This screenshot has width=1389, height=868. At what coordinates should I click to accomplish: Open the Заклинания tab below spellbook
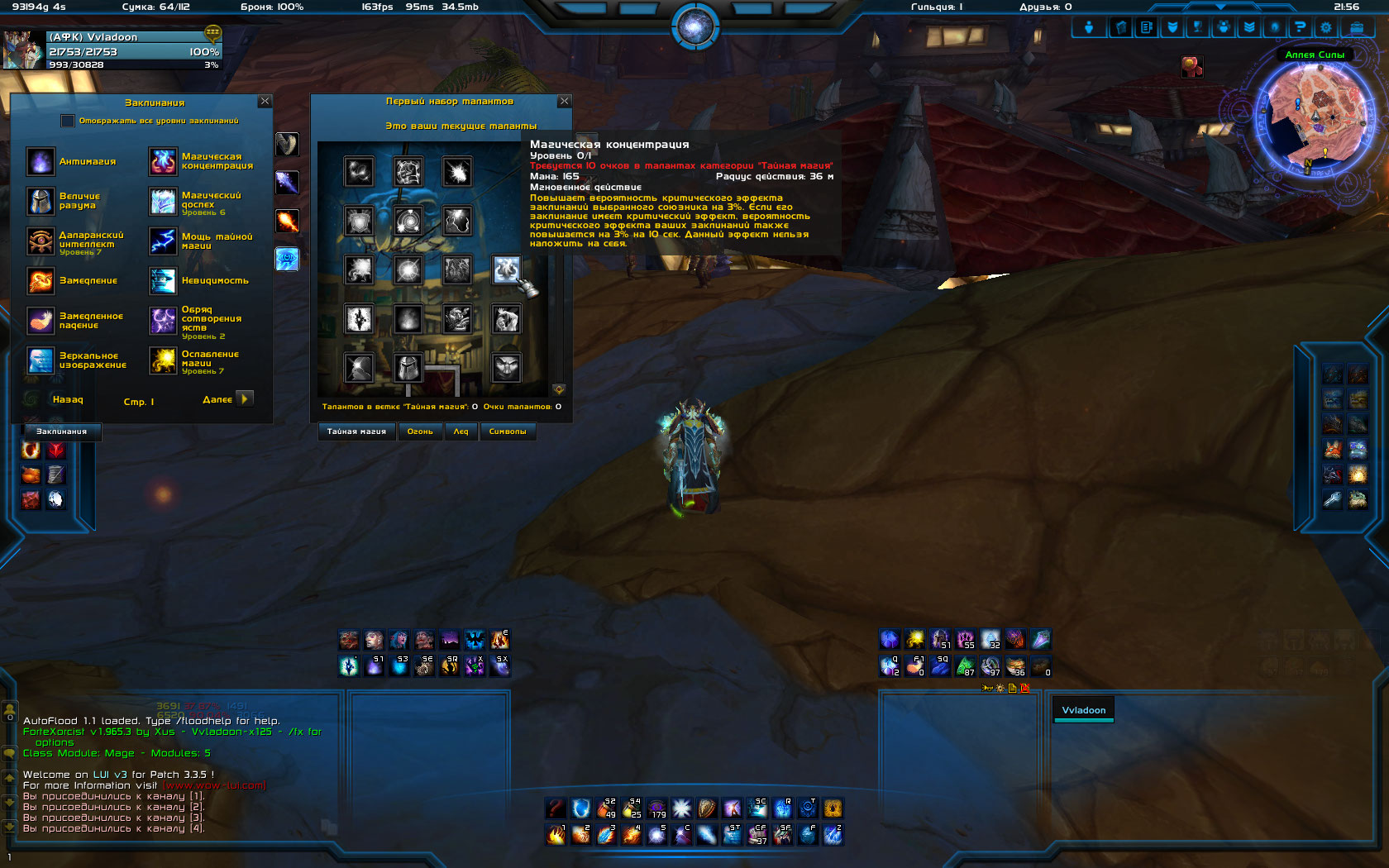point(62,432)
